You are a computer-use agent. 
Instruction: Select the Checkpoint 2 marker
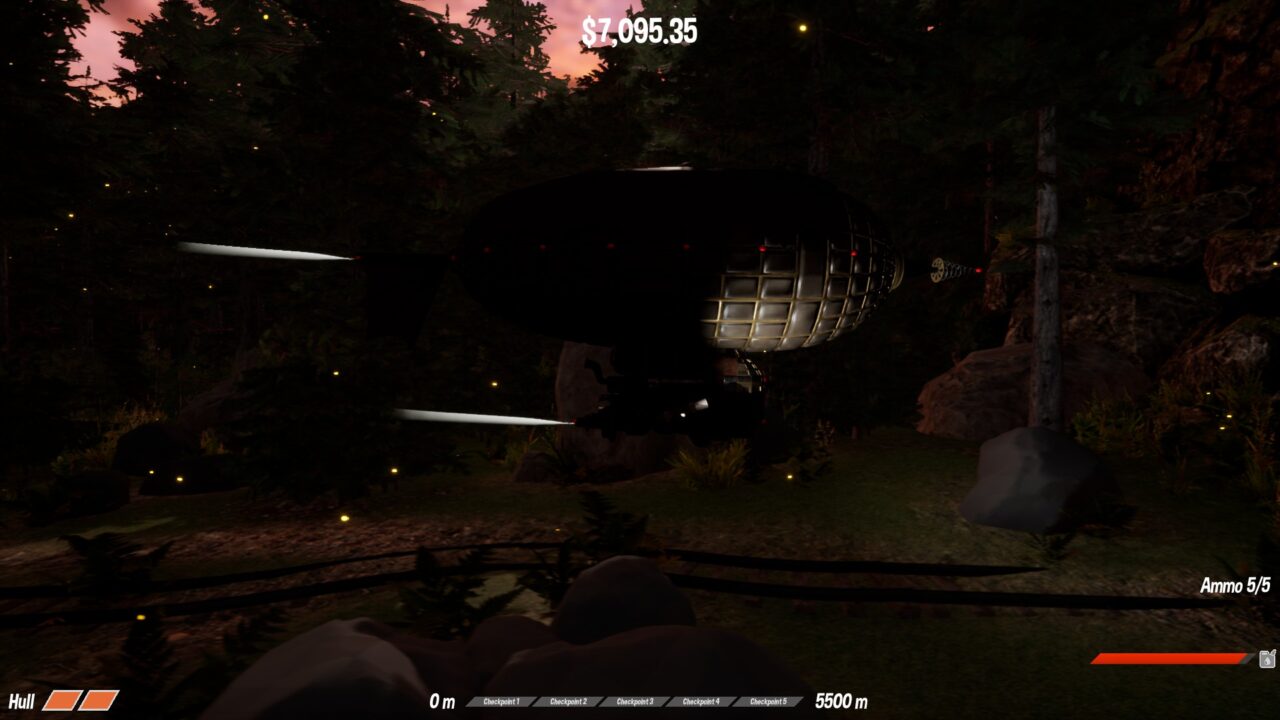[x=567, y=702]
